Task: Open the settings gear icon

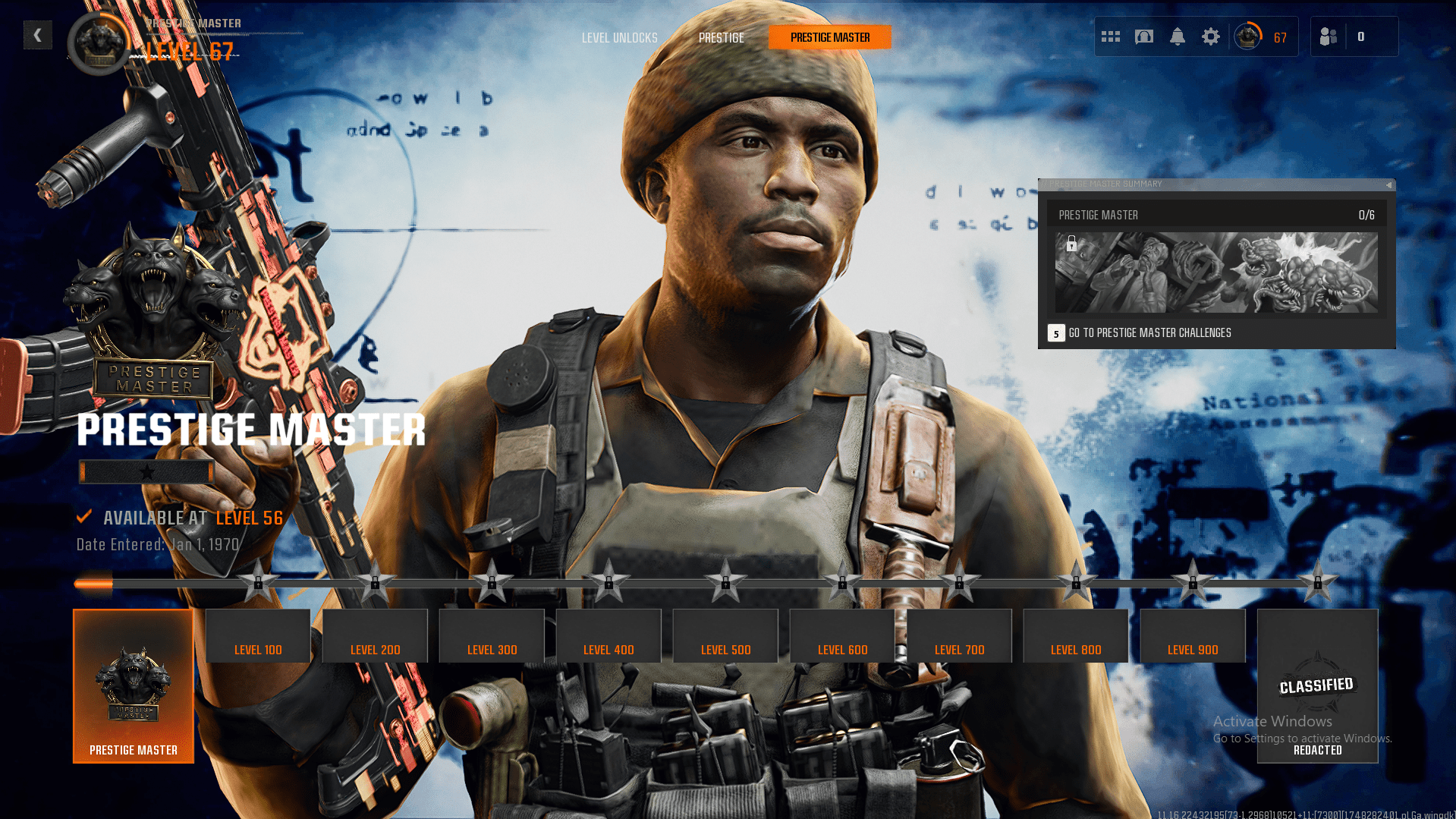Action: click(x=1211, y=36)
